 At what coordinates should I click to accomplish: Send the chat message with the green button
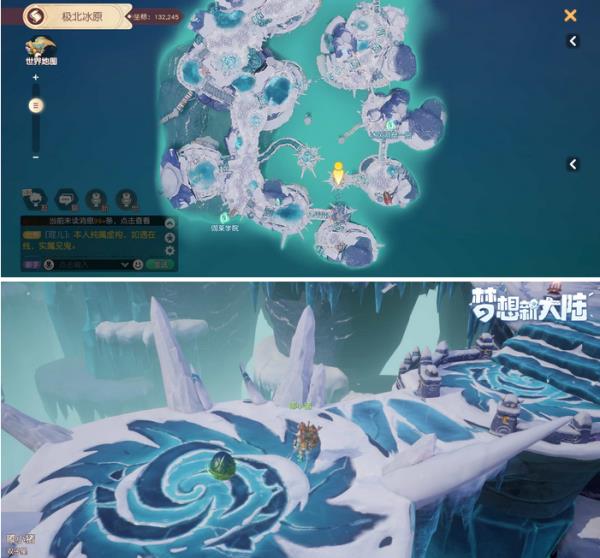coord(159,264)
